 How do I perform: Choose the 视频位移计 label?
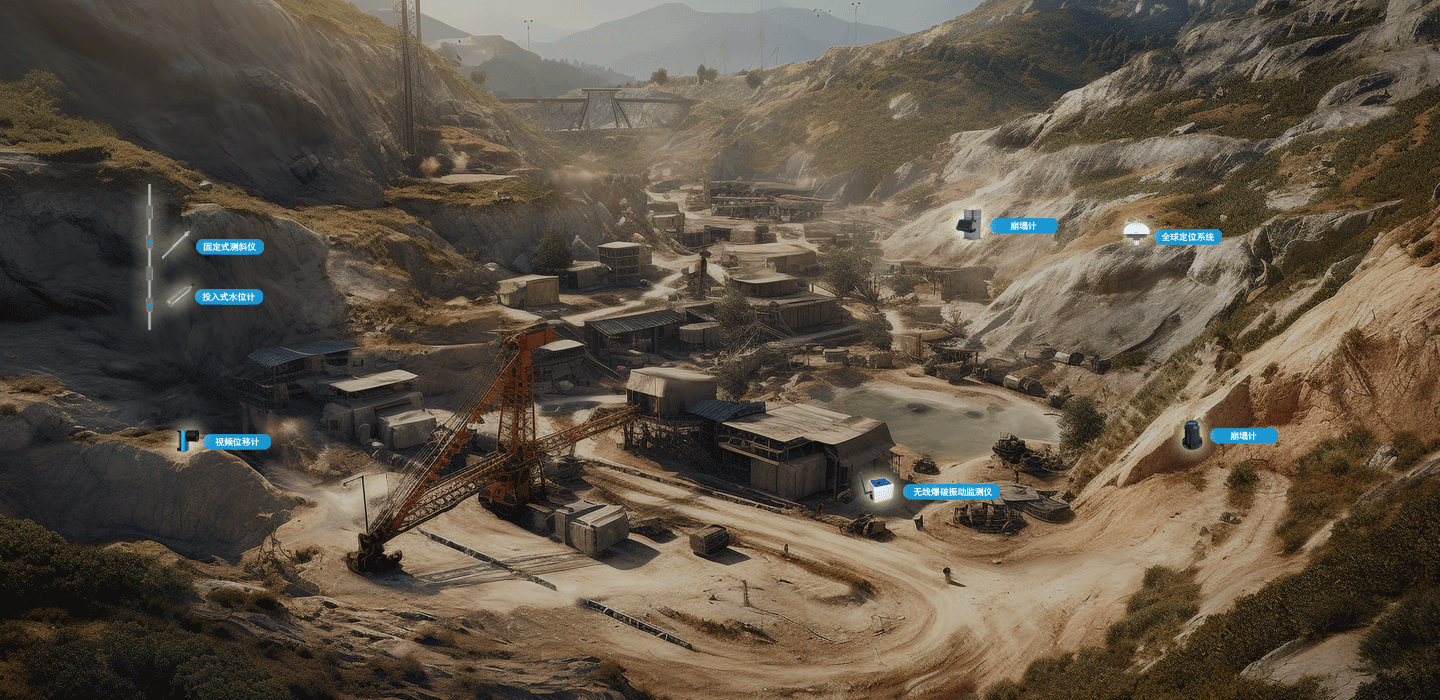[237, 441]
